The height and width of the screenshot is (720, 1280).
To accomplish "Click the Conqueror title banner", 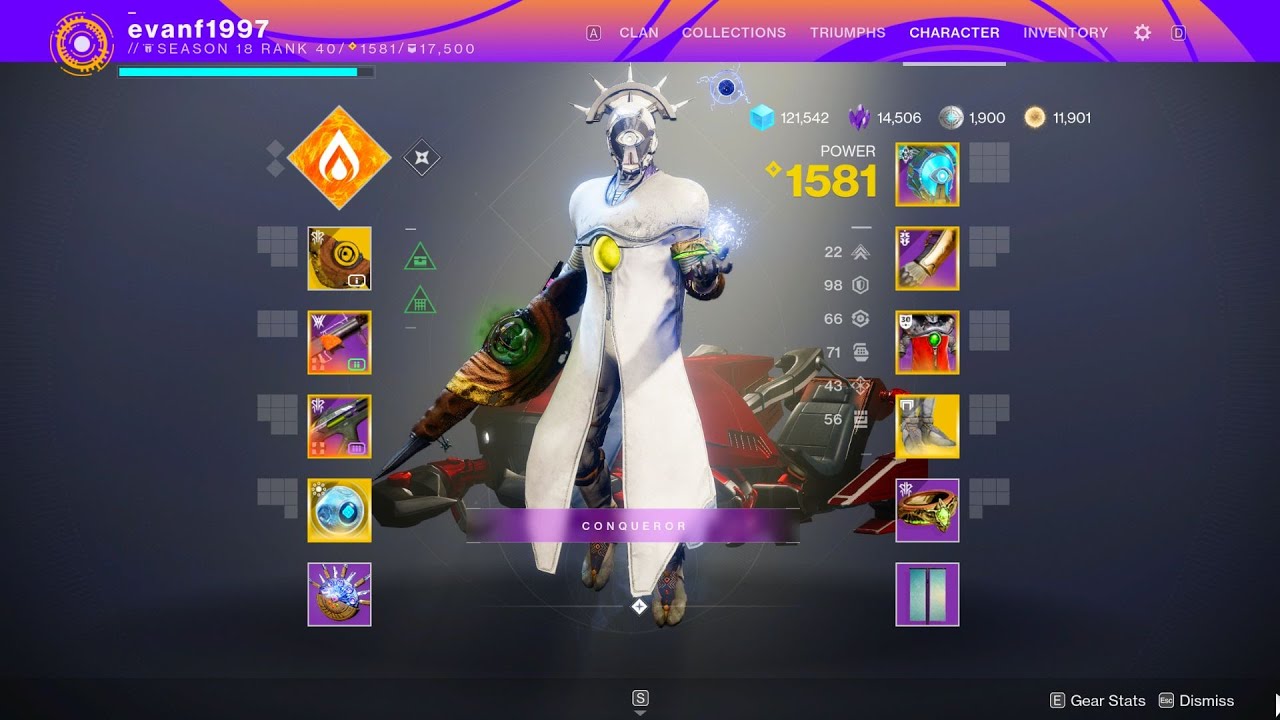I will (x=634, y=526).
